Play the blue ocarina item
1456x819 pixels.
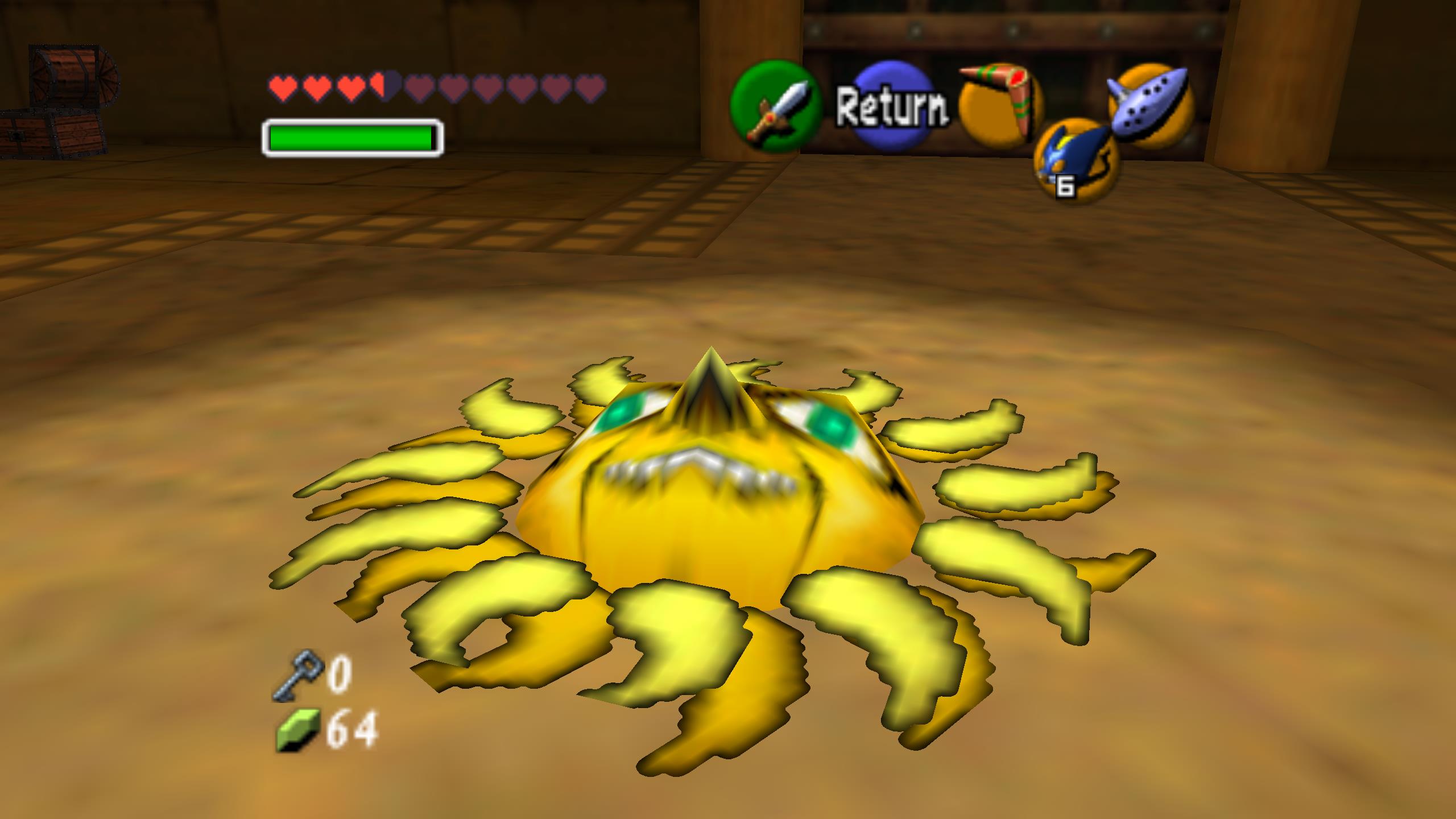coord(1151,106)
